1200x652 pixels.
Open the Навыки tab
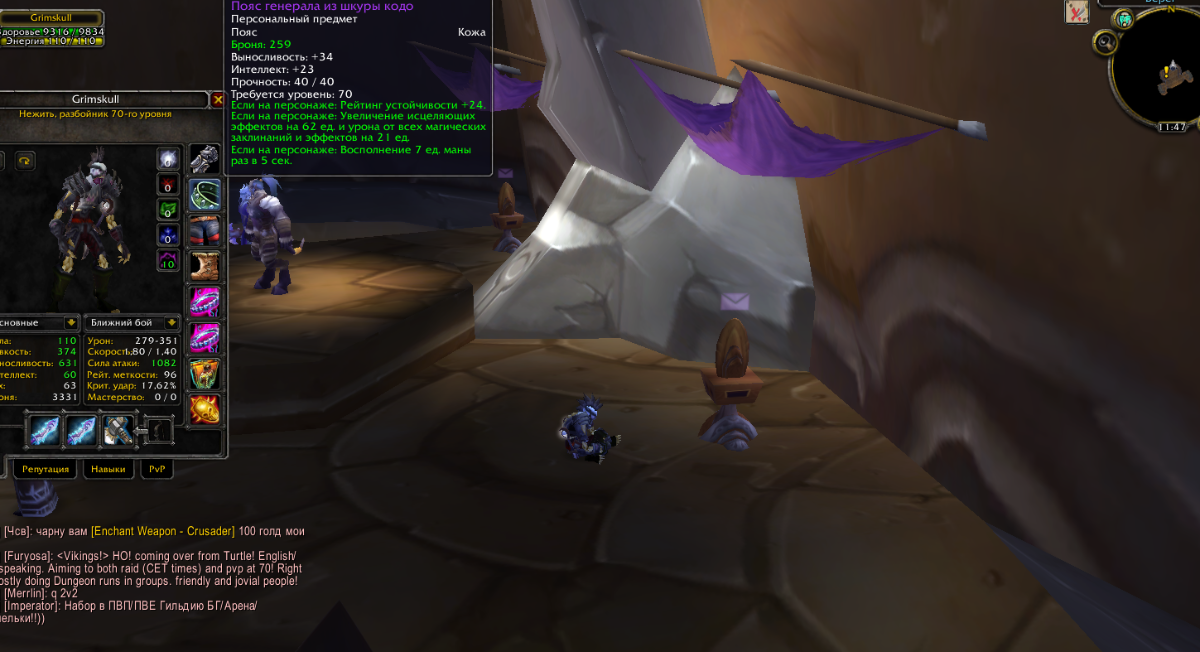coord(108,469)
